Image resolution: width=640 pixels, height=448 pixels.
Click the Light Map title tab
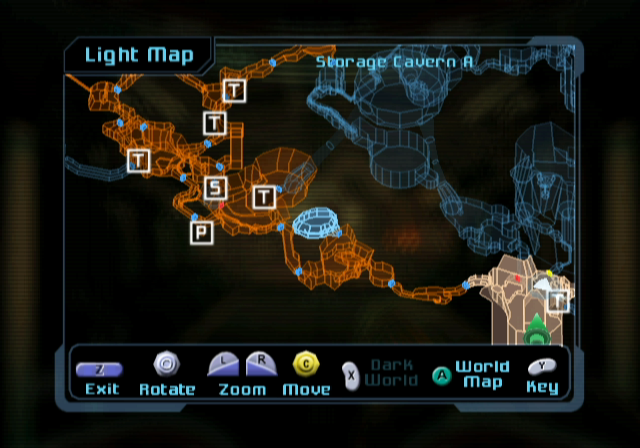pos(137,55)
